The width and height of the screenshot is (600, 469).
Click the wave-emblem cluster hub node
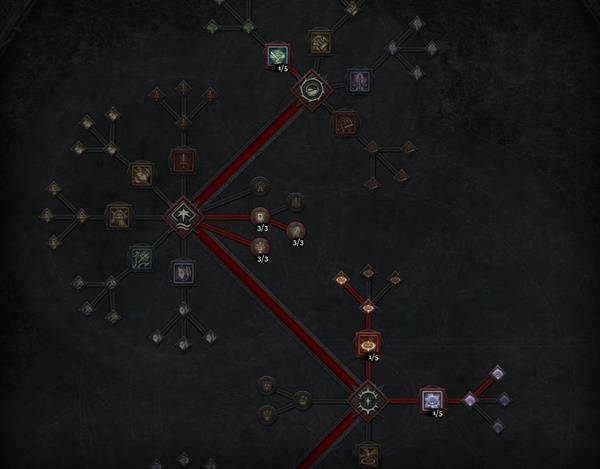pos(183,215)
